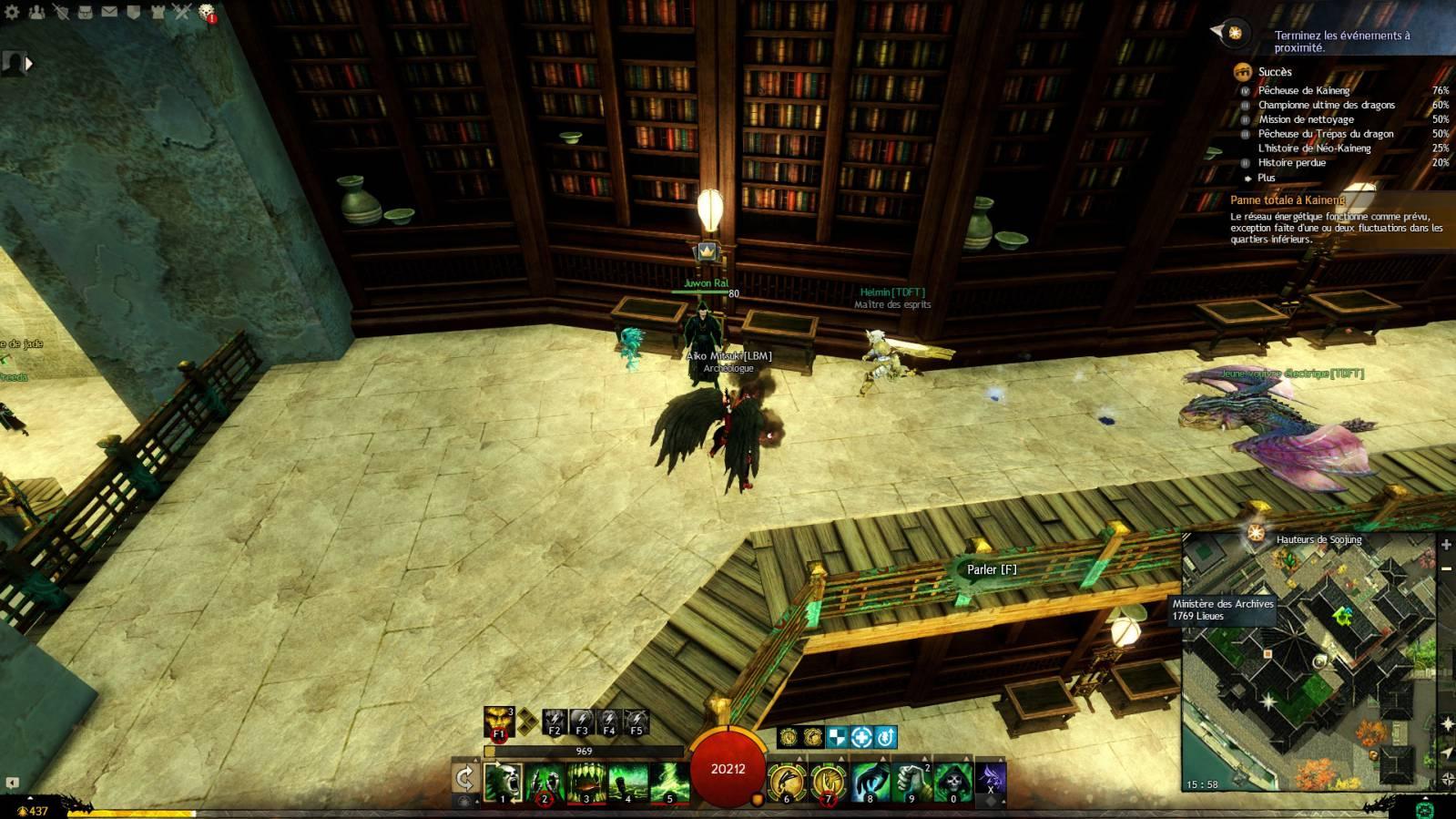This screenshot has height=819, width=1456.
Task: Open the contacts and friends panel
Action: coord(37,12)
